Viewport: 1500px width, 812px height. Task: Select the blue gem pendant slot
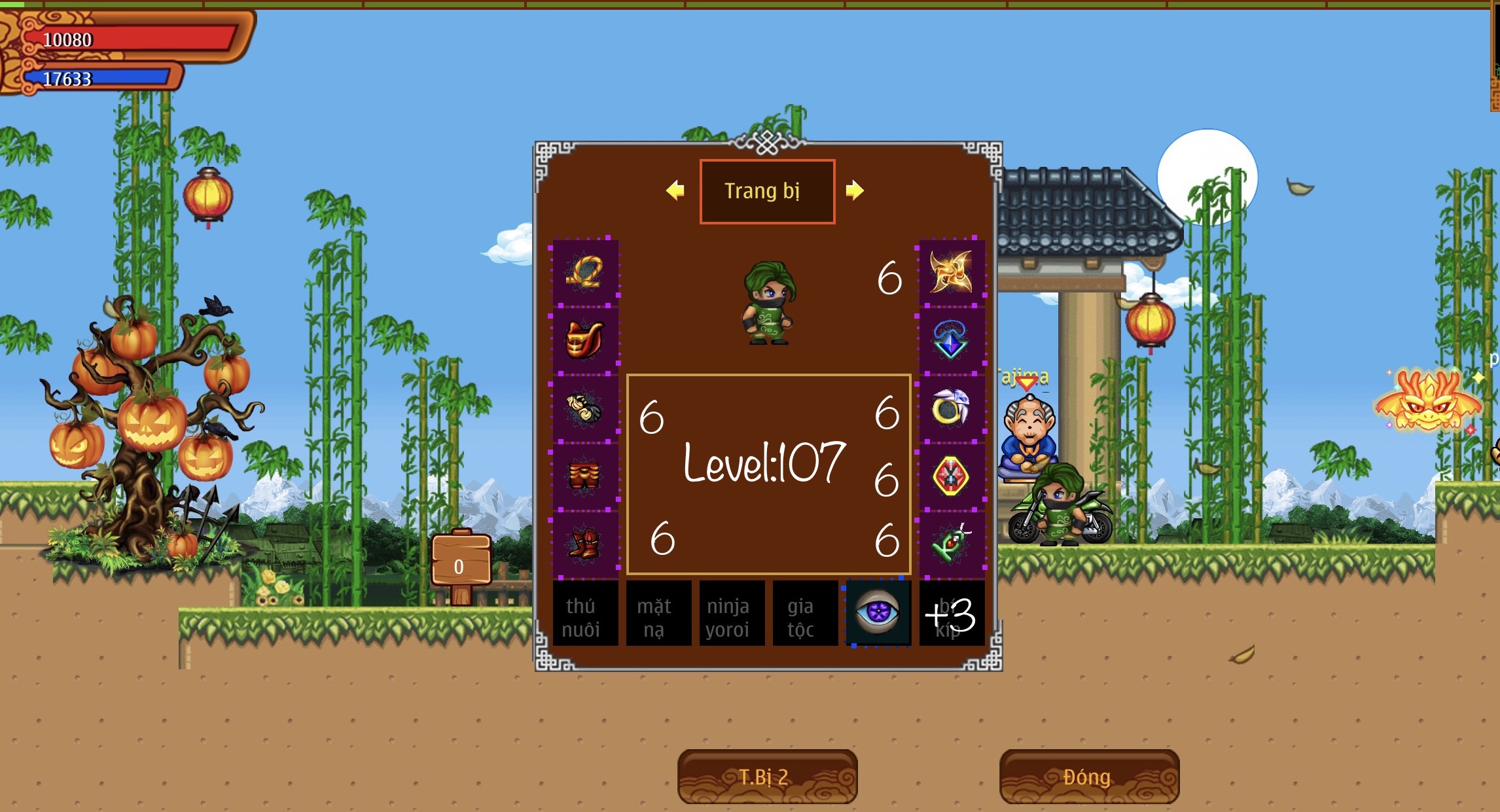(951, 340)
